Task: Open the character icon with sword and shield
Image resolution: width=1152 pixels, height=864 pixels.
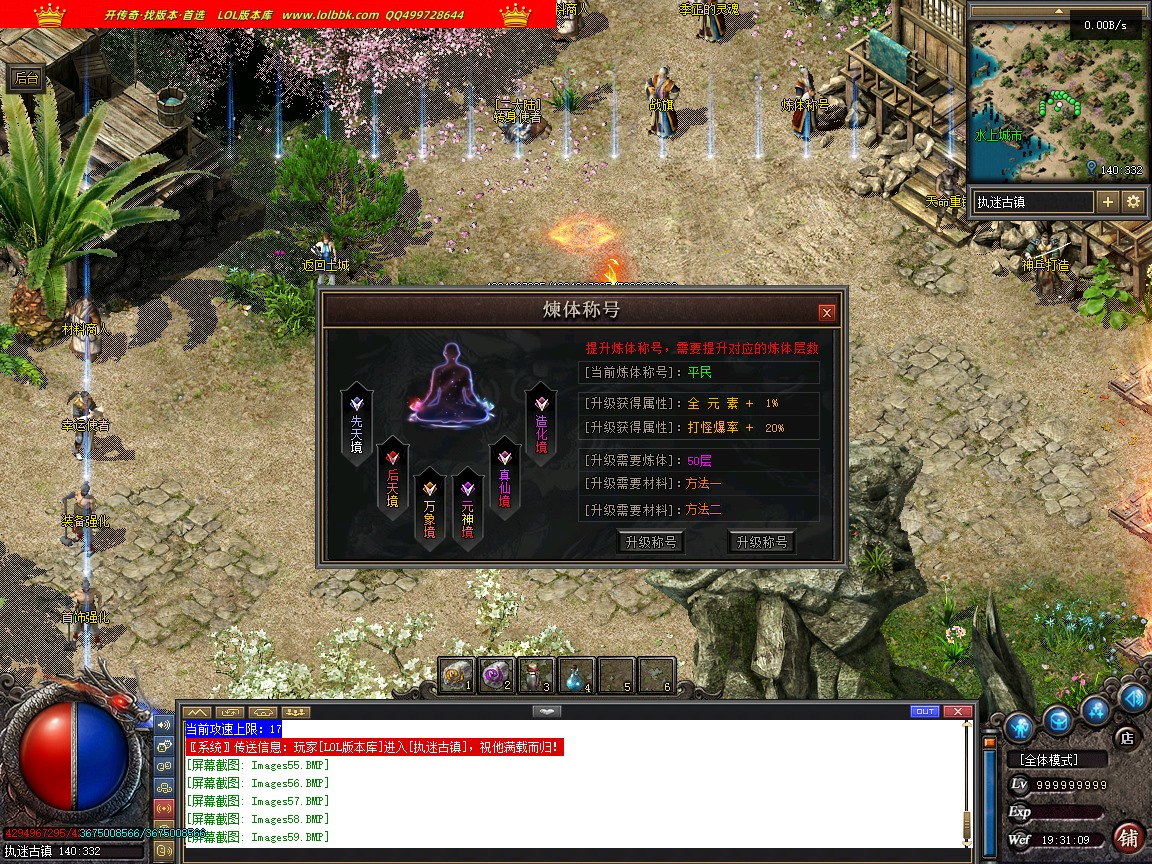Action: [1019, 726]
